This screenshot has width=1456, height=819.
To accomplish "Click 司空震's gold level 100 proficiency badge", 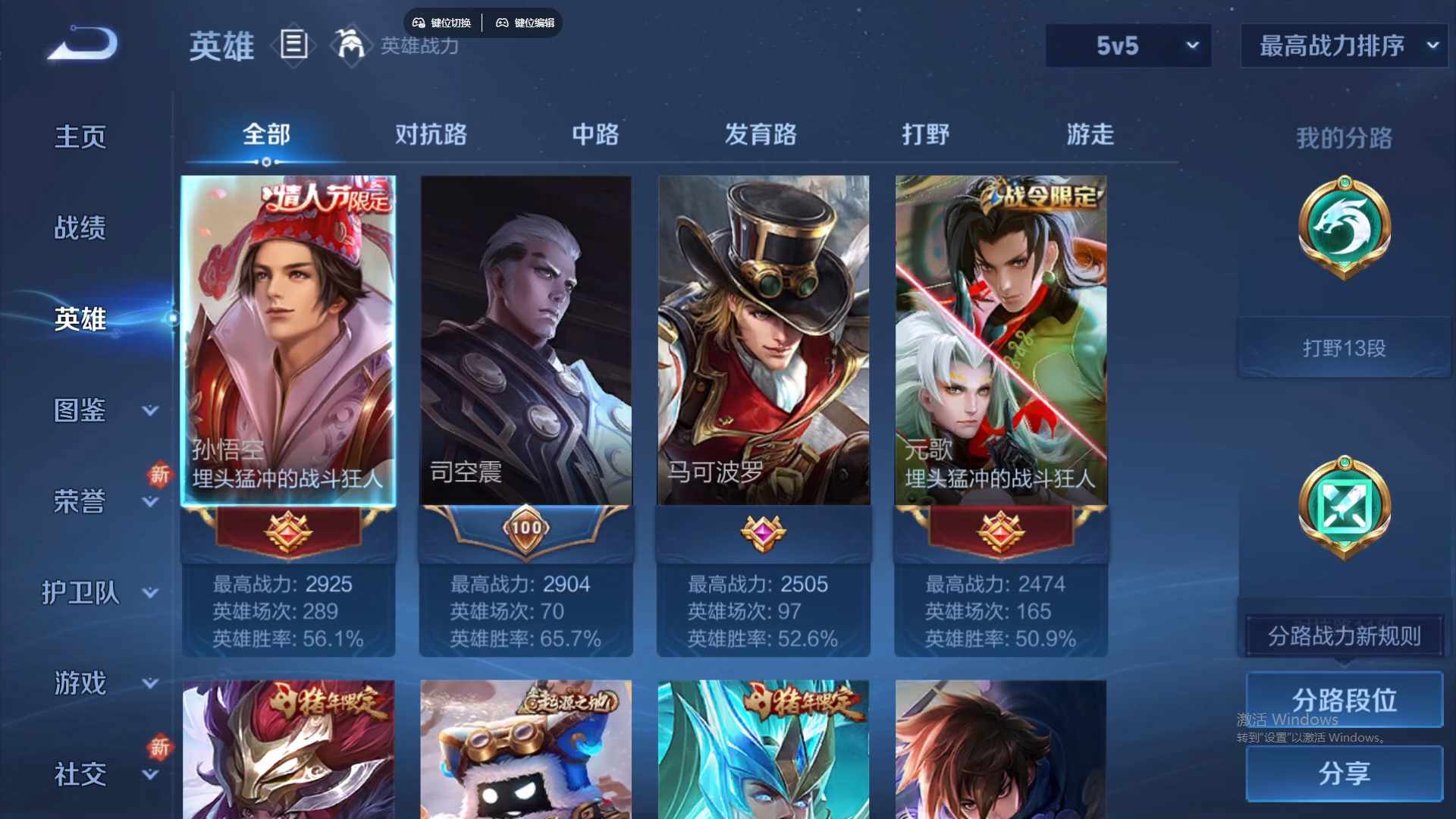I will tap(526, 529).
